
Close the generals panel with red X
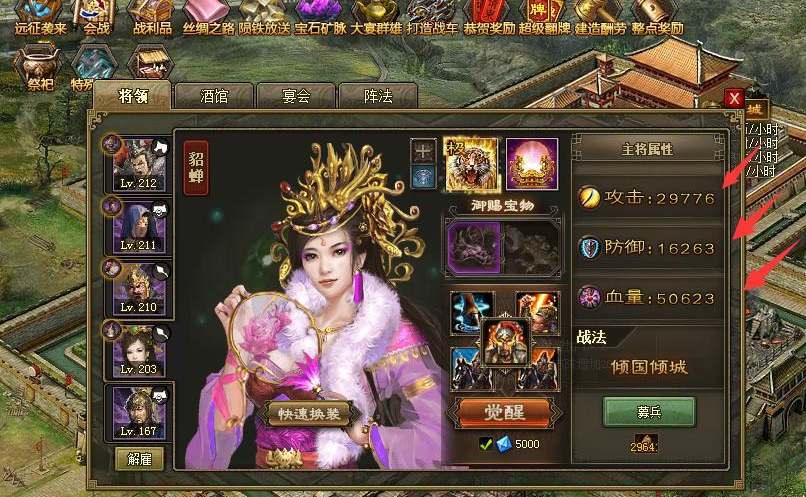(735, 98)
